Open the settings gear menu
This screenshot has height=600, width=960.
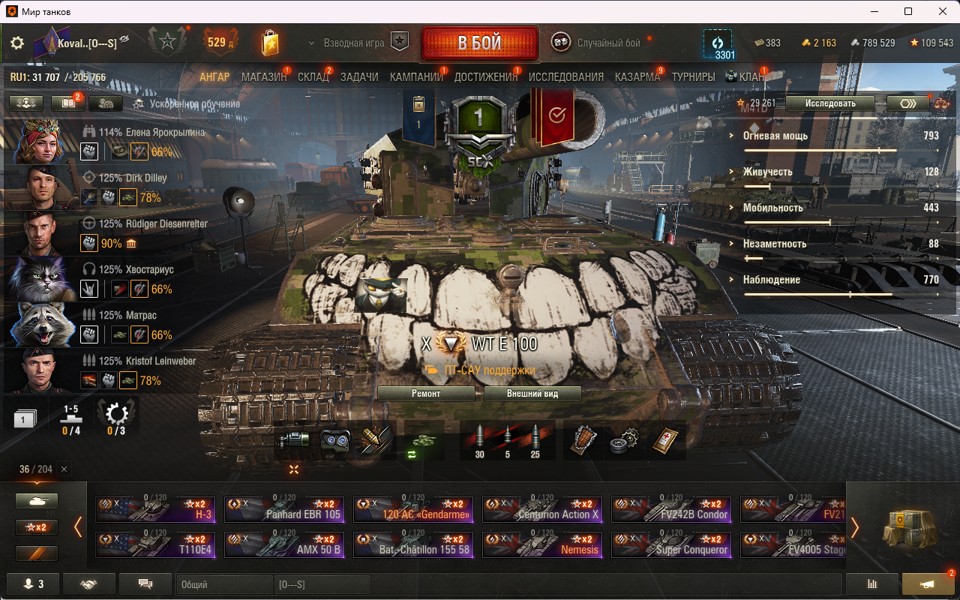point(17,43)
